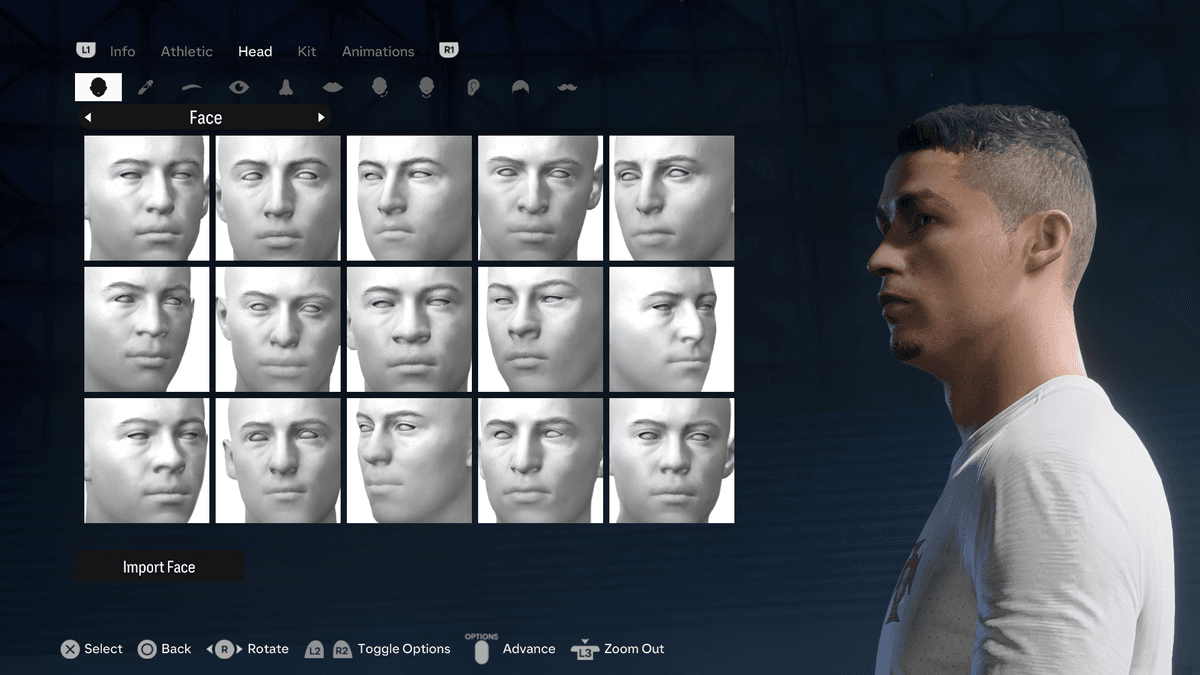
Task: Open the Athletic tab
Action: pos(186,51)
